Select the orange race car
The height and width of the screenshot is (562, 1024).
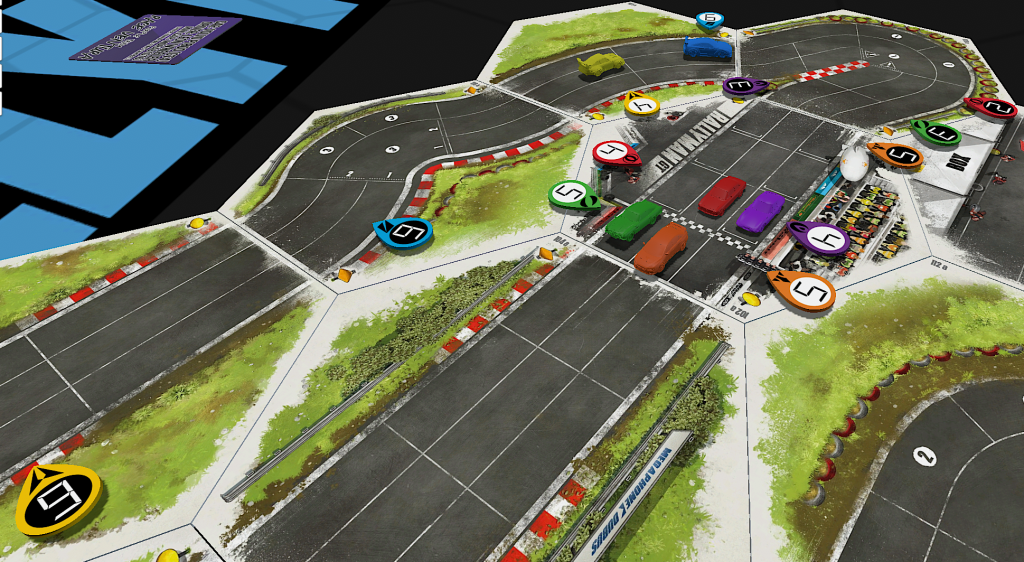pos(661,246)
